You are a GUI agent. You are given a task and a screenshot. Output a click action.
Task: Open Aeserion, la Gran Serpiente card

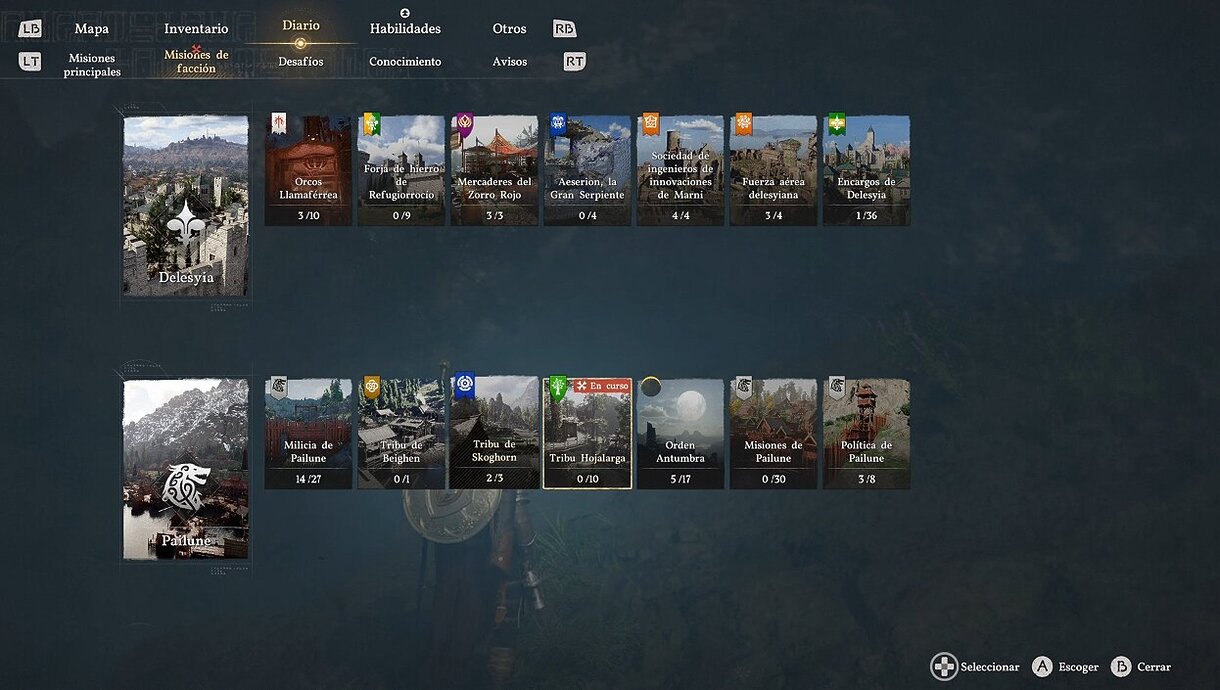pyautogui.click(x=587, y=170)
